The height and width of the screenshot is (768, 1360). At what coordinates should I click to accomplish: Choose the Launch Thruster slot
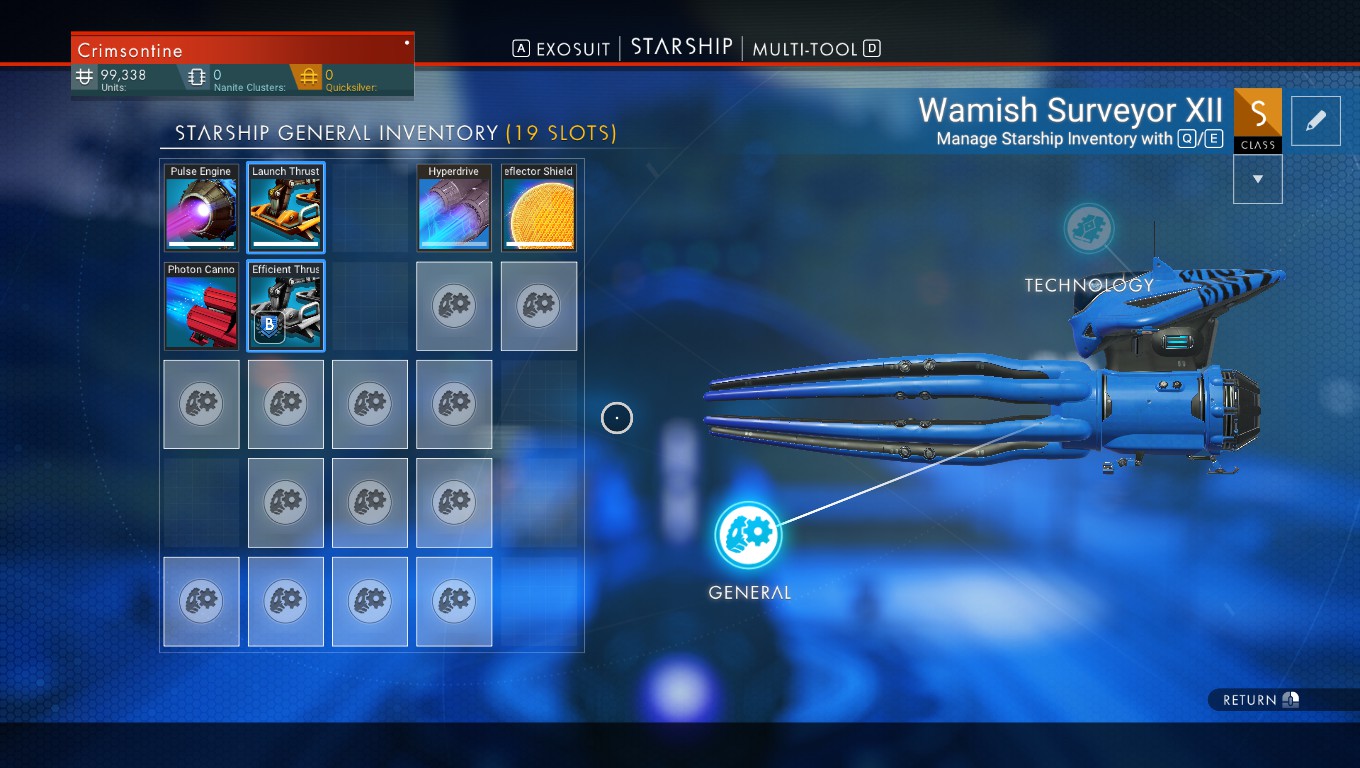286,208
